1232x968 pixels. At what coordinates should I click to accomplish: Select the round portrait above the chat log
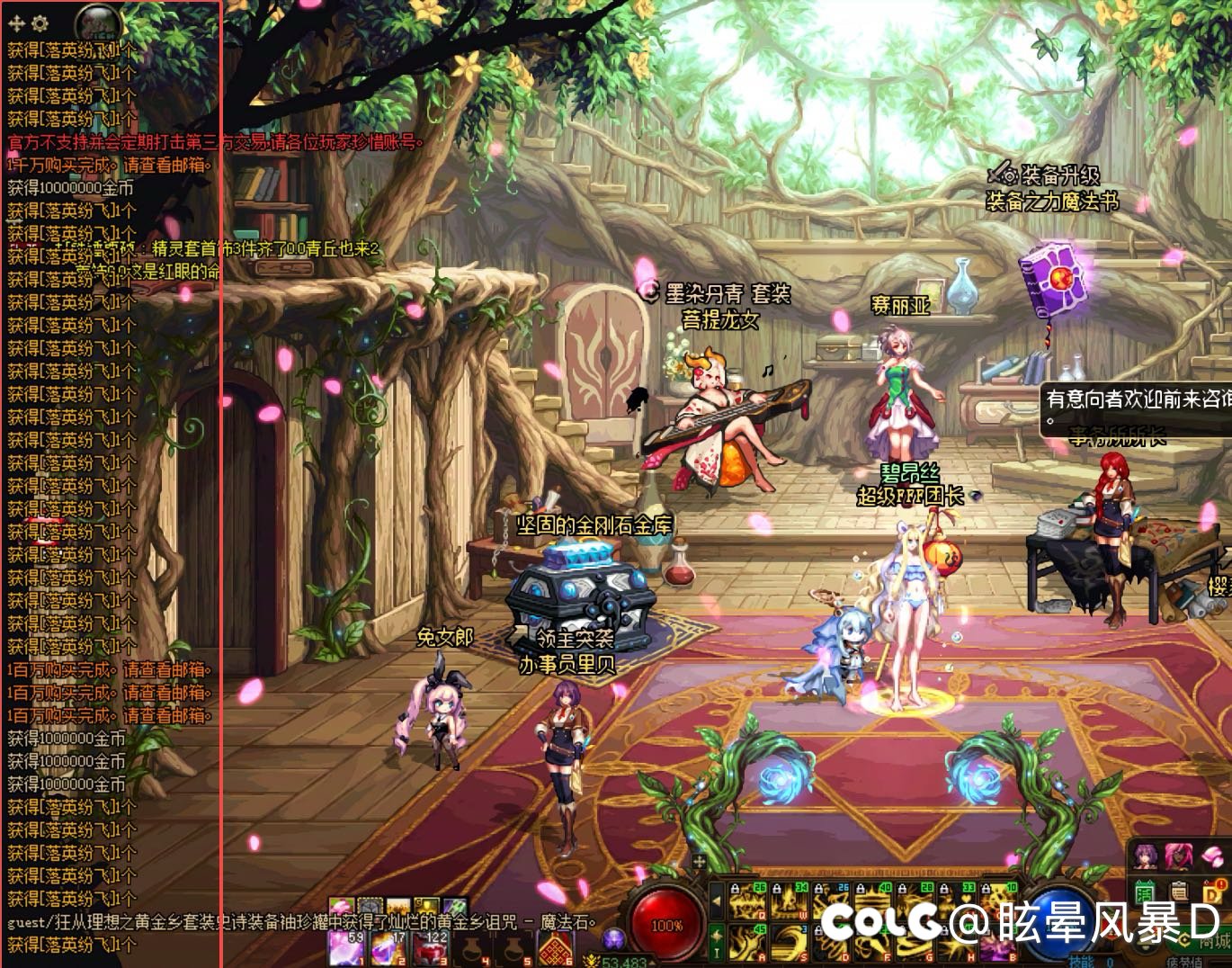pos(99,21)
